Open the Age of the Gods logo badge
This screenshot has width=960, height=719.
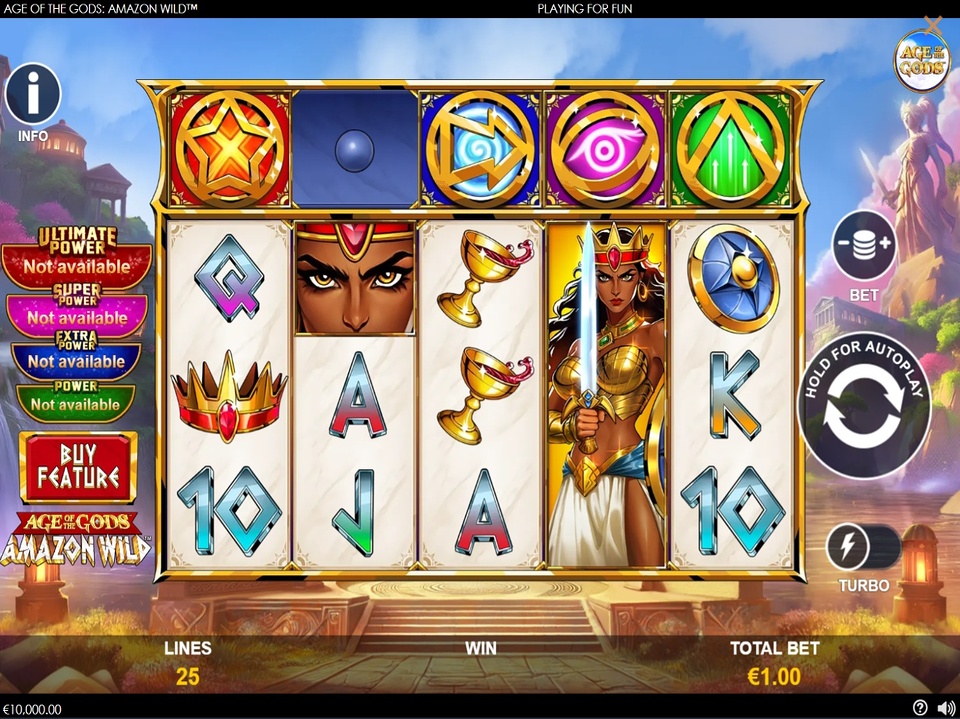tap(921, 62)
